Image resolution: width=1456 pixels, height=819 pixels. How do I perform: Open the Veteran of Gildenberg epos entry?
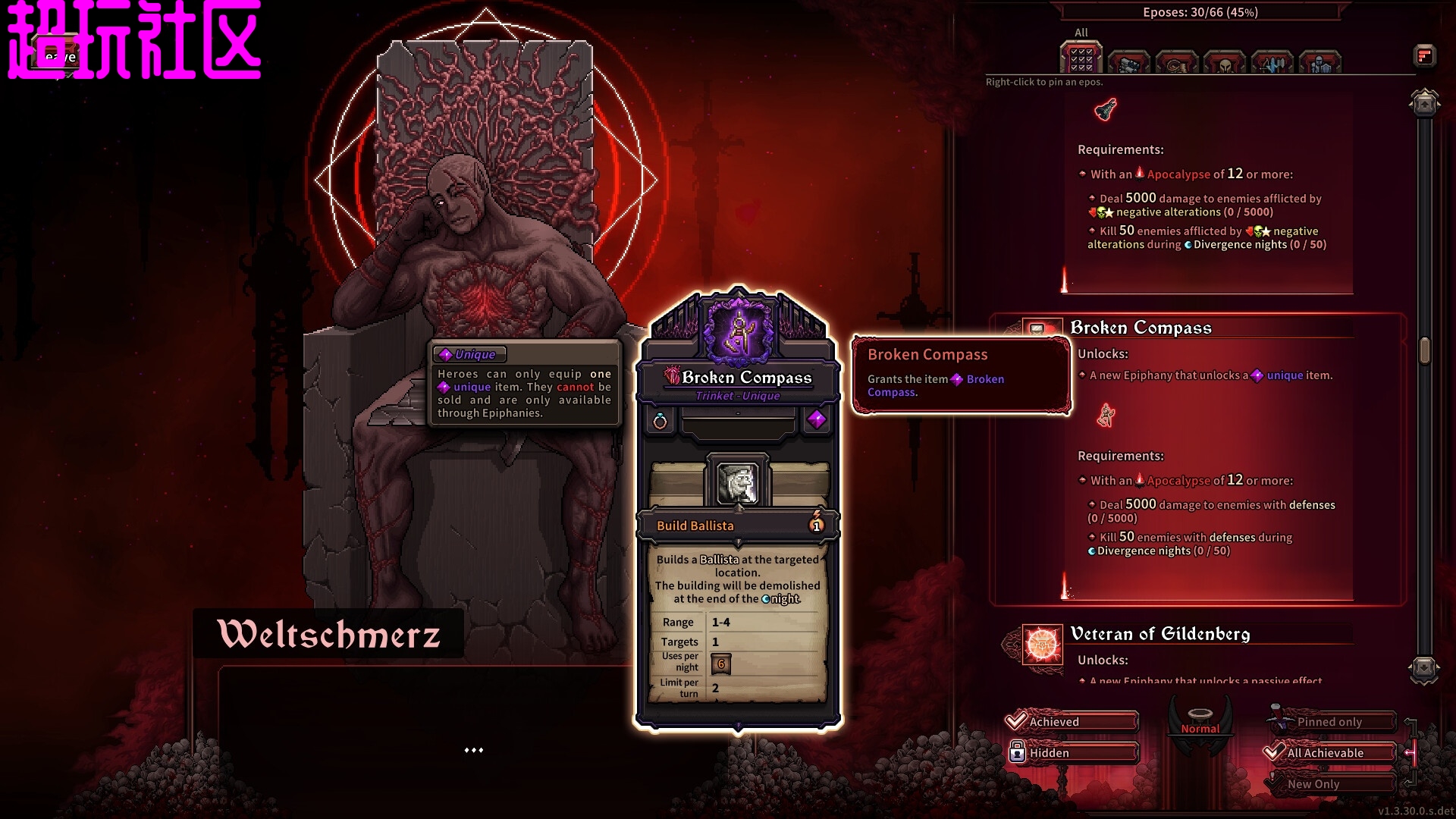click(1159, 634)
